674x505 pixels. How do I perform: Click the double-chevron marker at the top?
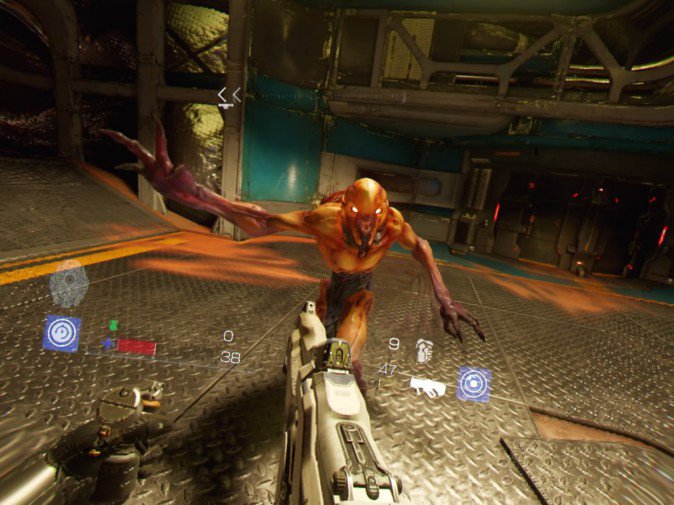tap(229, 95)
